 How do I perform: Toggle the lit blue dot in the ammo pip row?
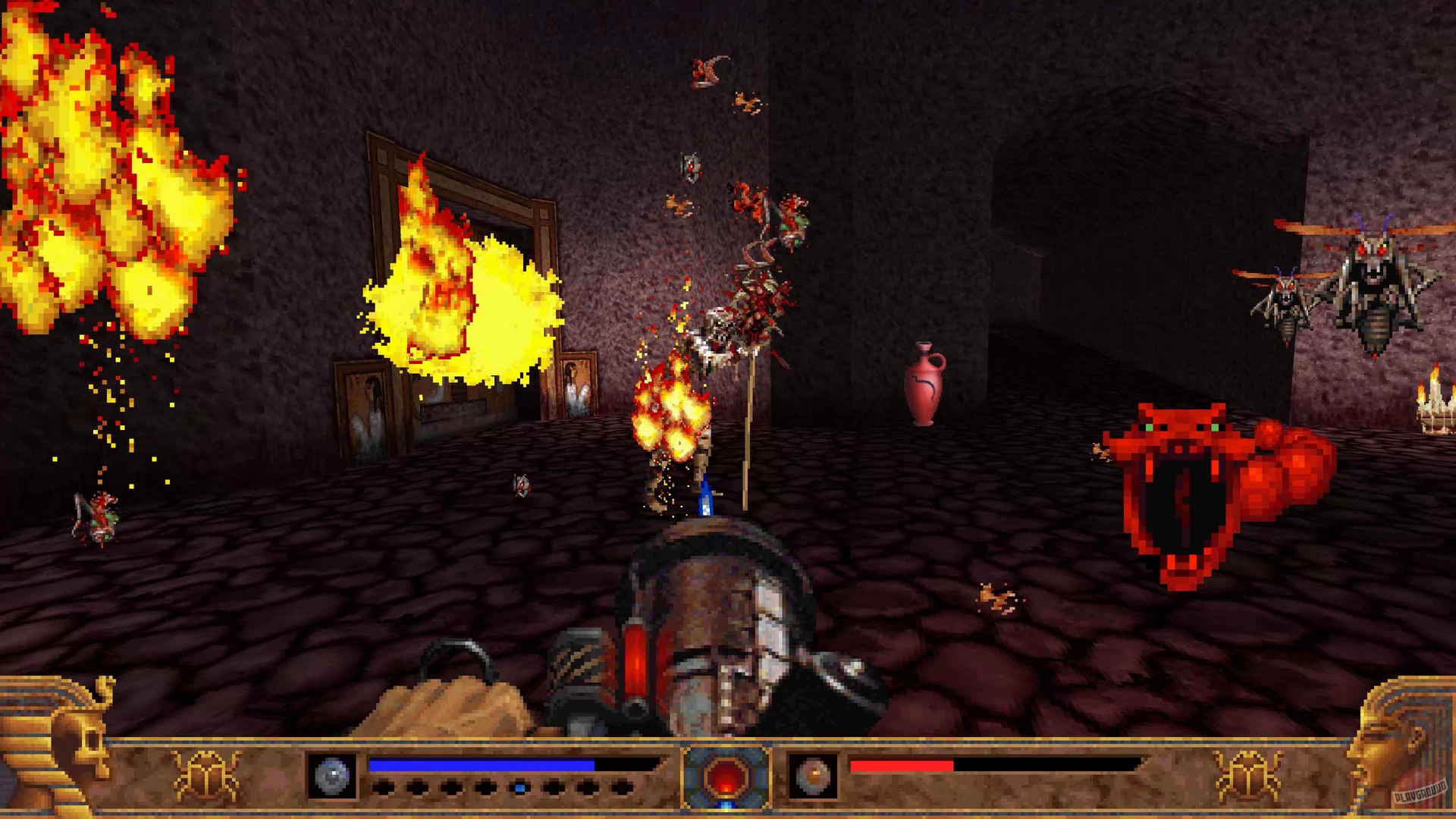point(519,786)
